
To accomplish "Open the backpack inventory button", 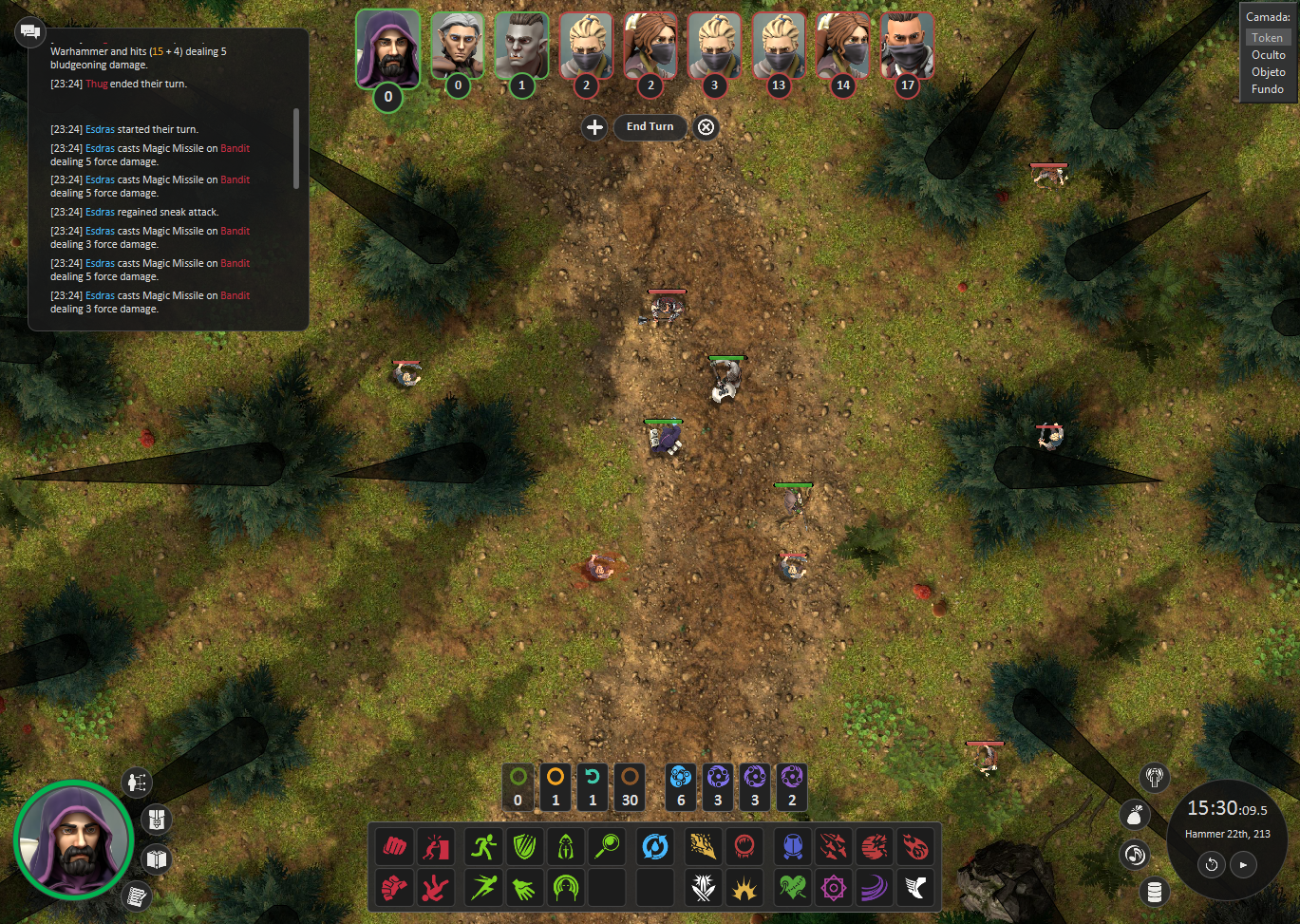I will (x=157, y=819).
